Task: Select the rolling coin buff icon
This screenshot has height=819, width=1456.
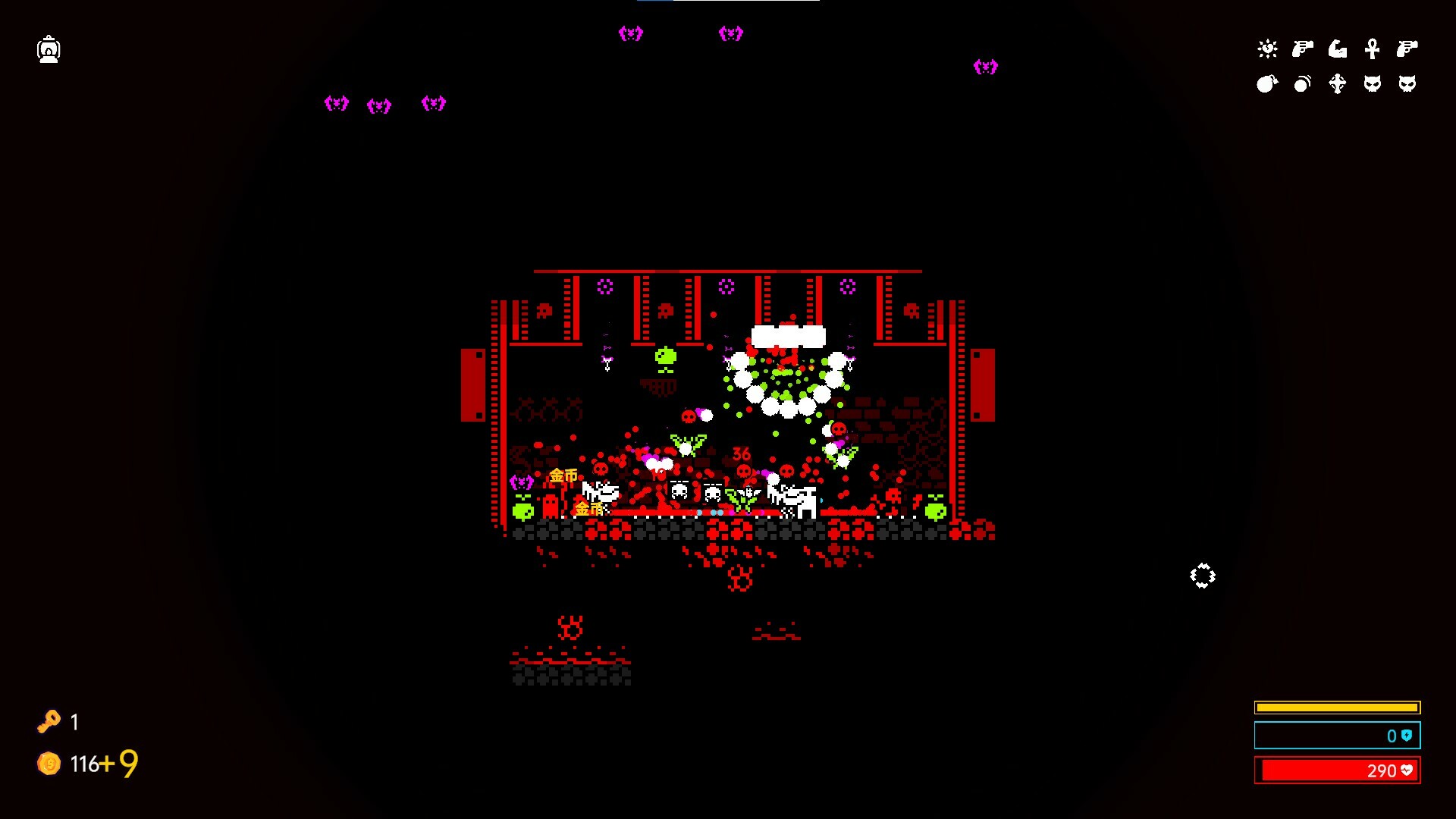Action: pyautogui.click(x=1301, y=83)
